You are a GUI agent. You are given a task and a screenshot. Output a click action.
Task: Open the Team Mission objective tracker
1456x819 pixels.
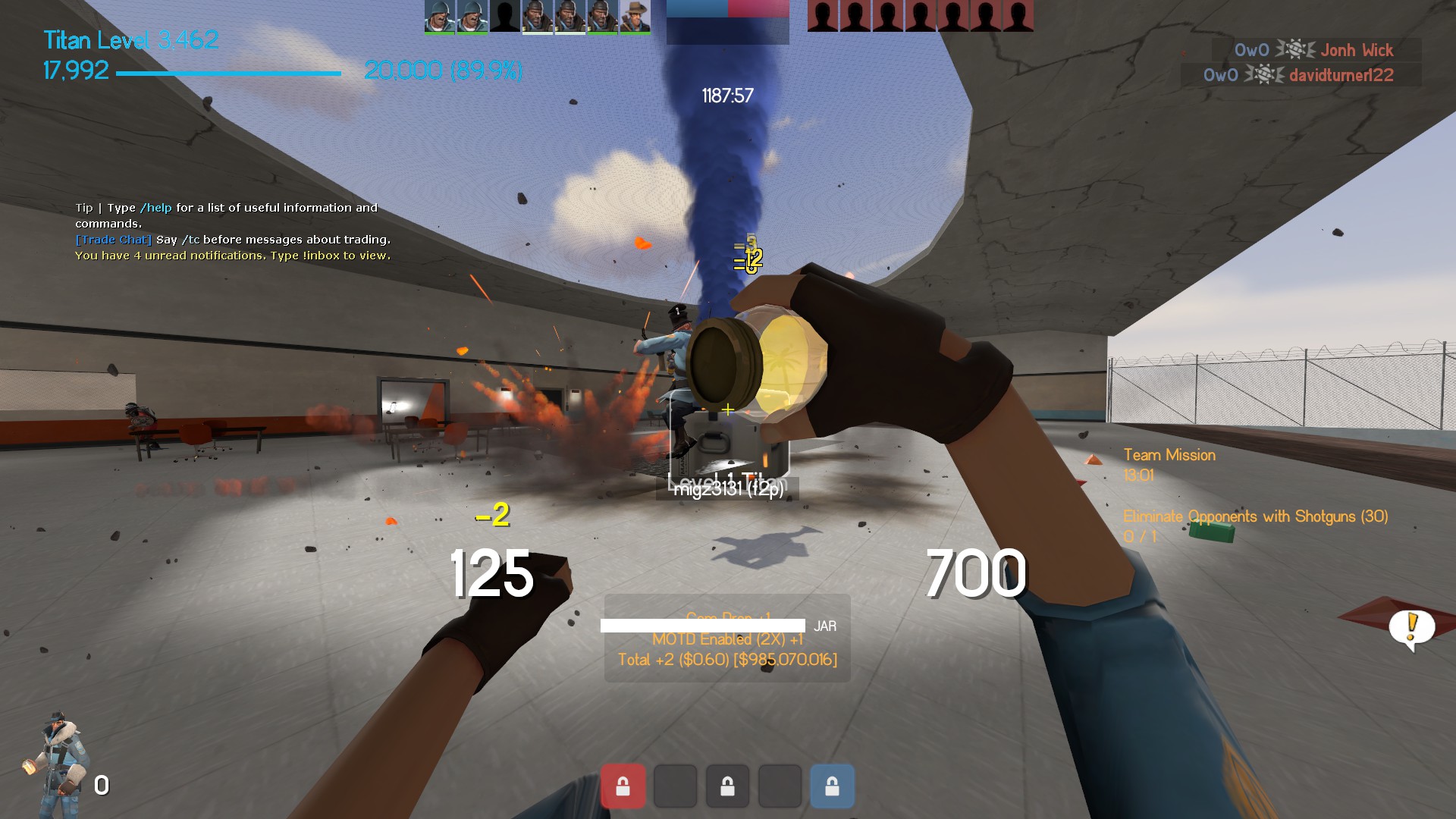click(1169, 455)
